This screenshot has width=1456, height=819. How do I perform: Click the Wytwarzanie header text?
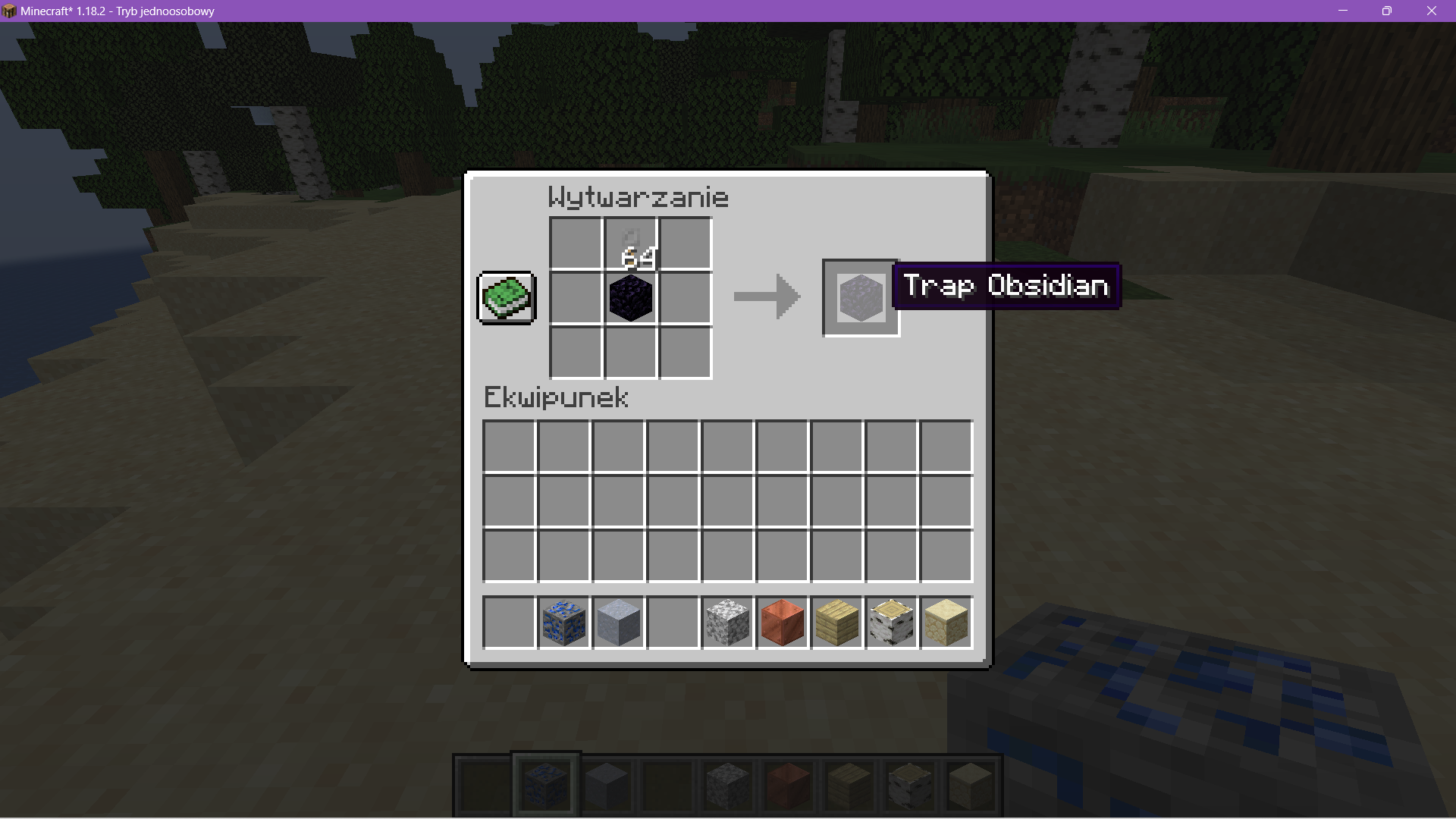[x=639, y=196]
